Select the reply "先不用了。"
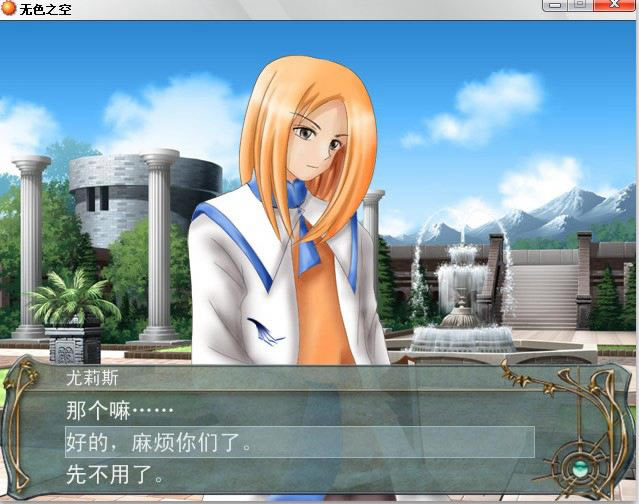 click(x=116, y=475)
